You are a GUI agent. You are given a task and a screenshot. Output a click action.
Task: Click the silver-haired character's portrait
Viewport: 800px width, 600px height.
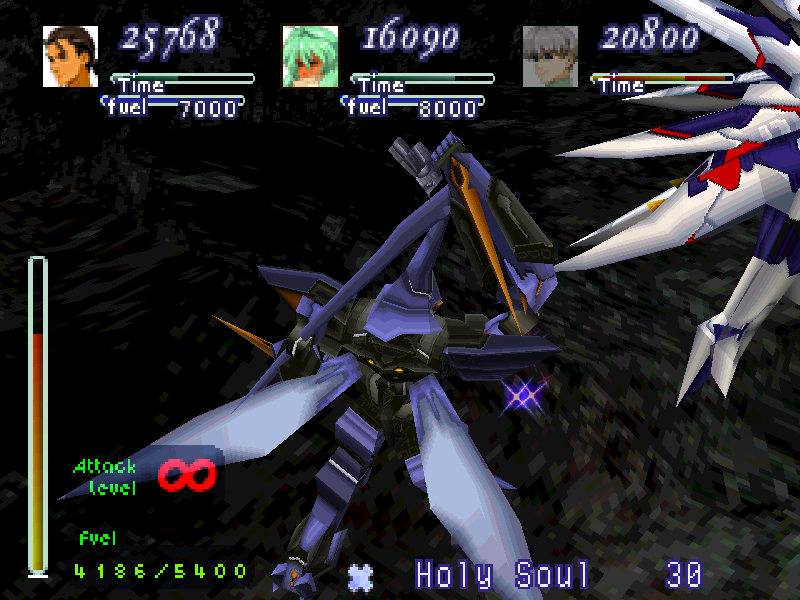[550, 56]
